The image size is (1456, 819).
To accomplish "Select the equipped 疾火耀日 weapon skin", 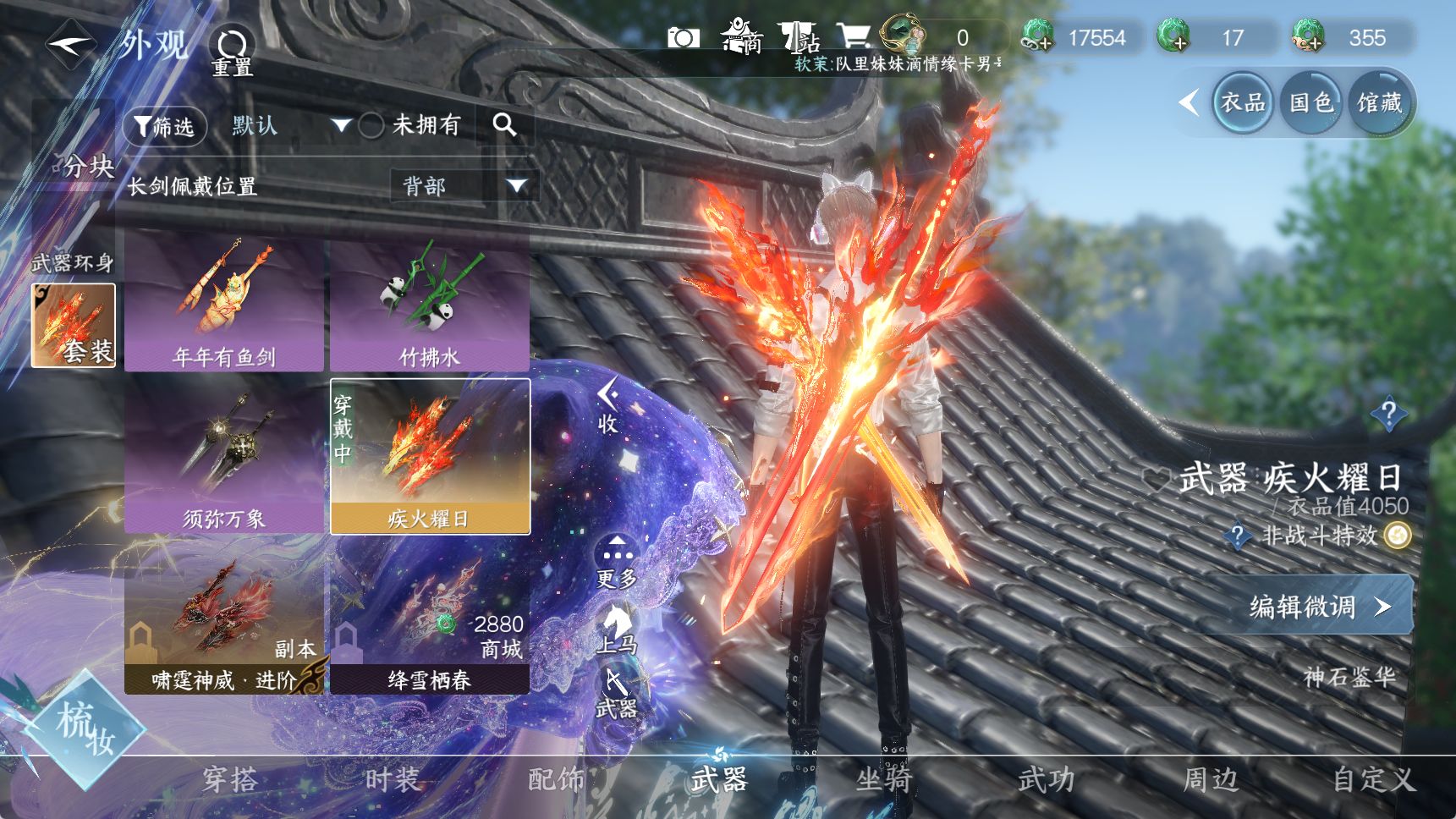I will [x=430, y=457].
